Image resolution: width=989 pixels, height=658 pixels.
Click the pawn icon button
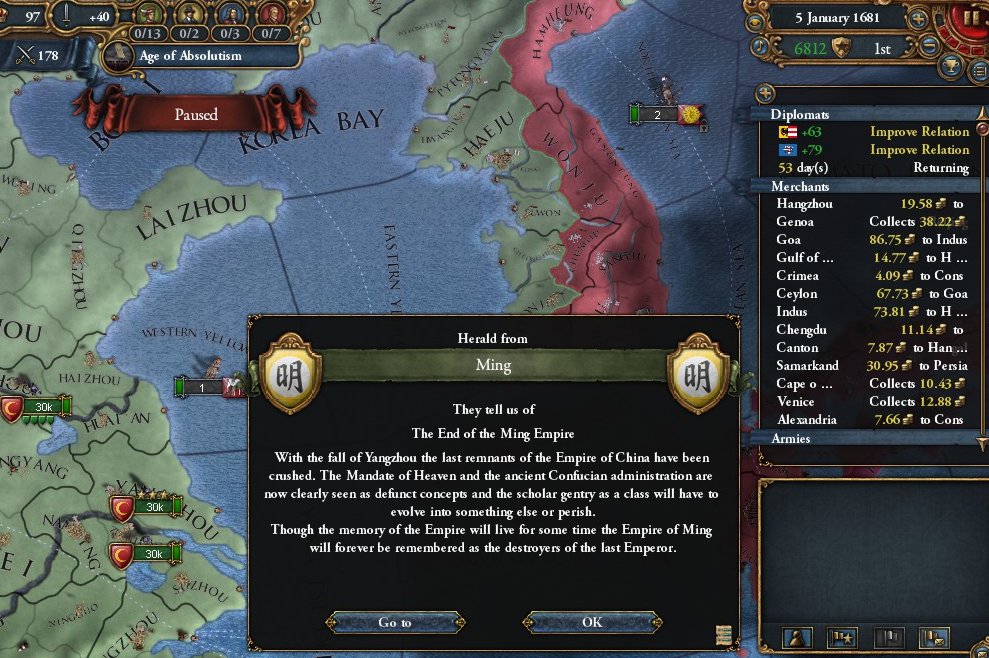pyautogui.click(x=797, y=636)
